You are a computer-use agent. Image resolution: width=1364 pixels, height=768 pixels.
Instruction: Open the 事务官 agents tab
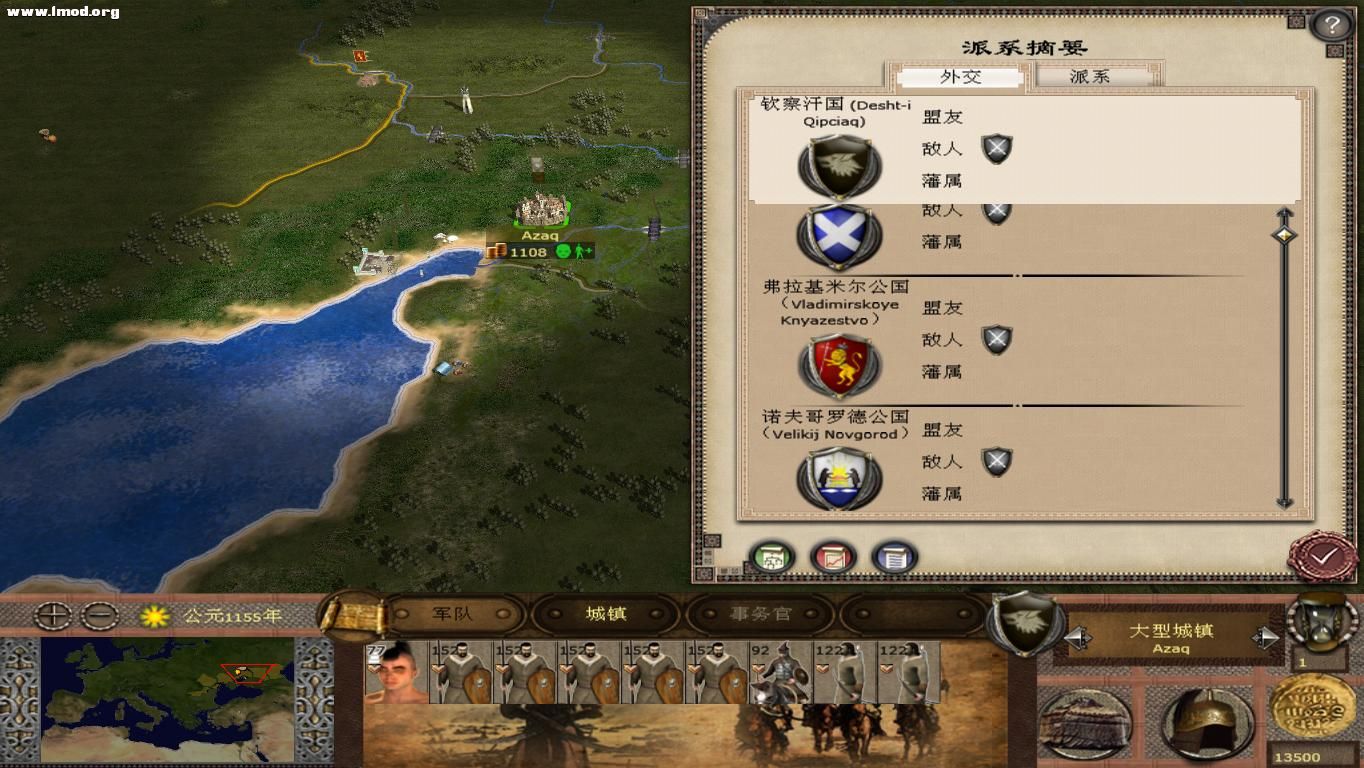760,614
